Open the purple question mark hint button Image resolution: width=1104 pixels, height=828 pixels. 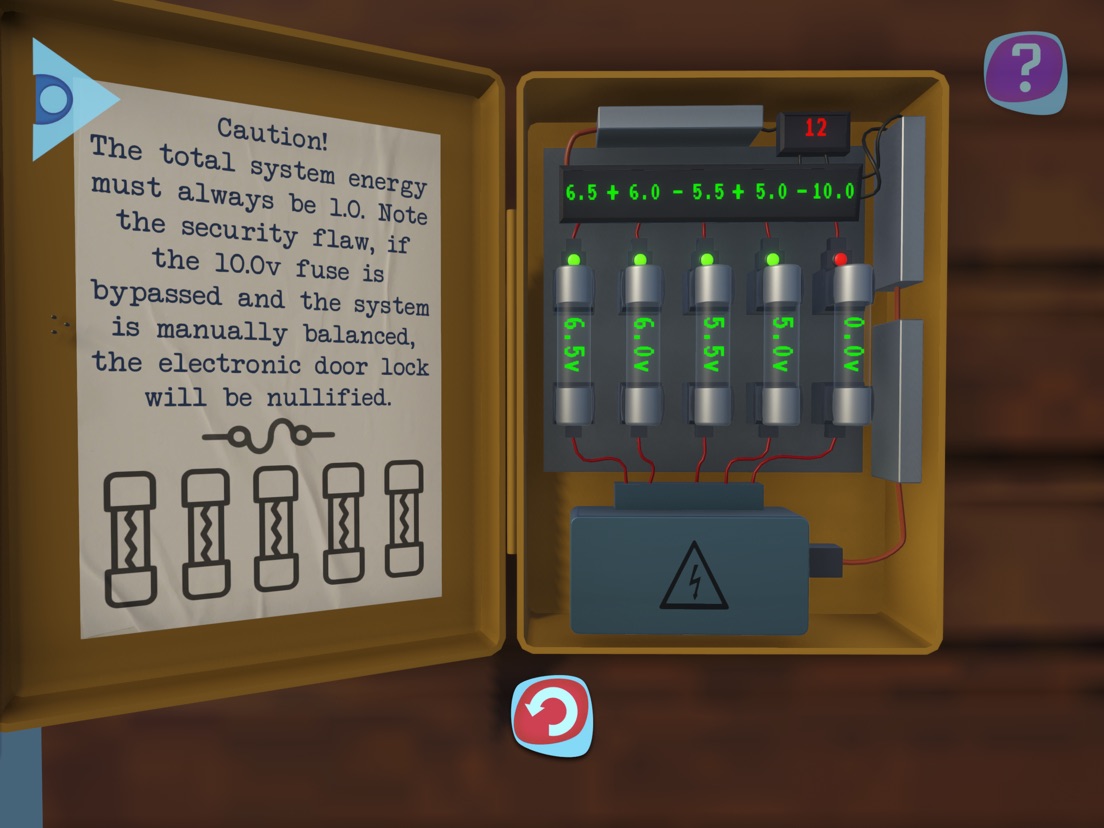(1025, 70)
